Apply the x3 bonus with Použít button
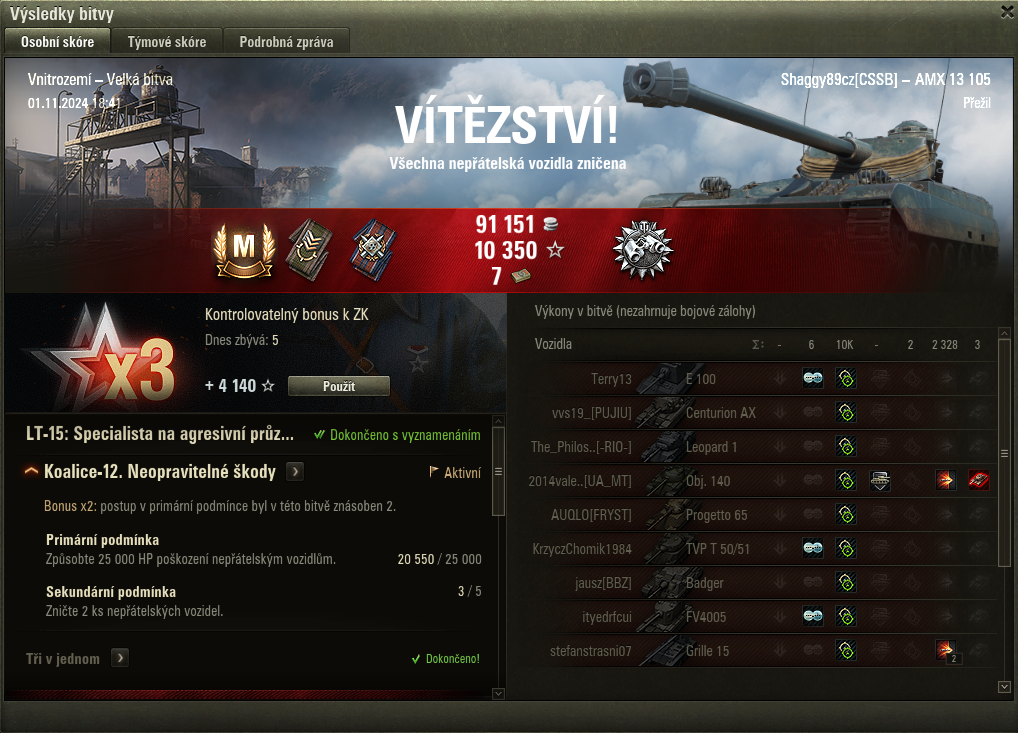This screenshot has height=733, width=1018. point(338,386)
